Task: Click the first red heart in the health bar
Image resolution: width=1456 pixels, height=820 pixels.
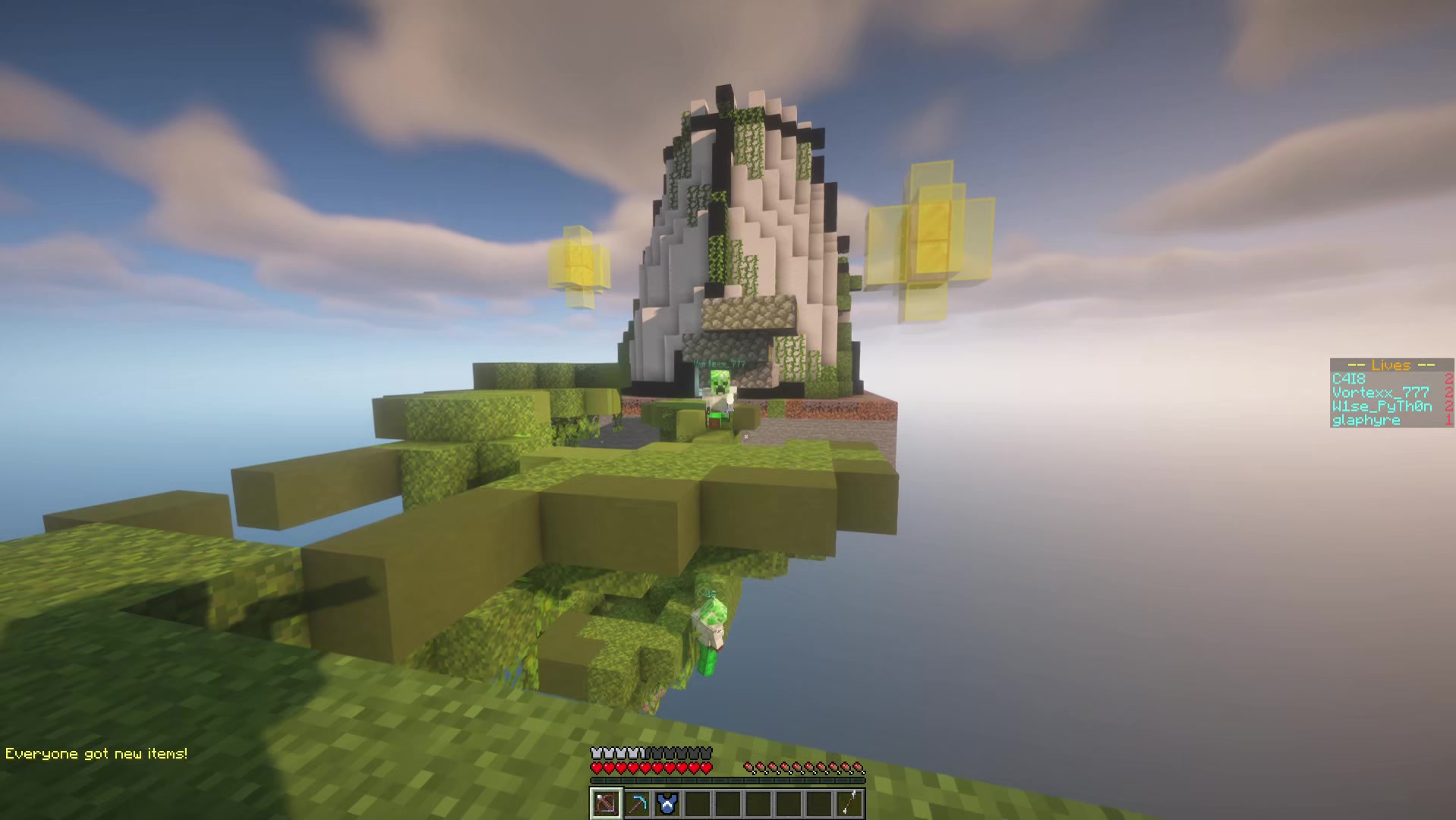Action: click(x=597, y=768)
